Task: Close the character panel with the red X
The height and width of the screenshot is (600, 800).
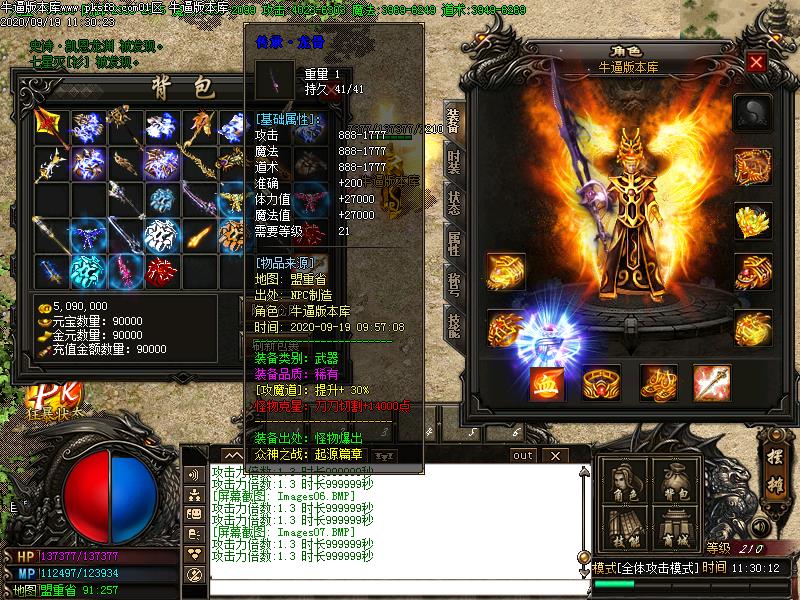Action: [x=756, y=62]
